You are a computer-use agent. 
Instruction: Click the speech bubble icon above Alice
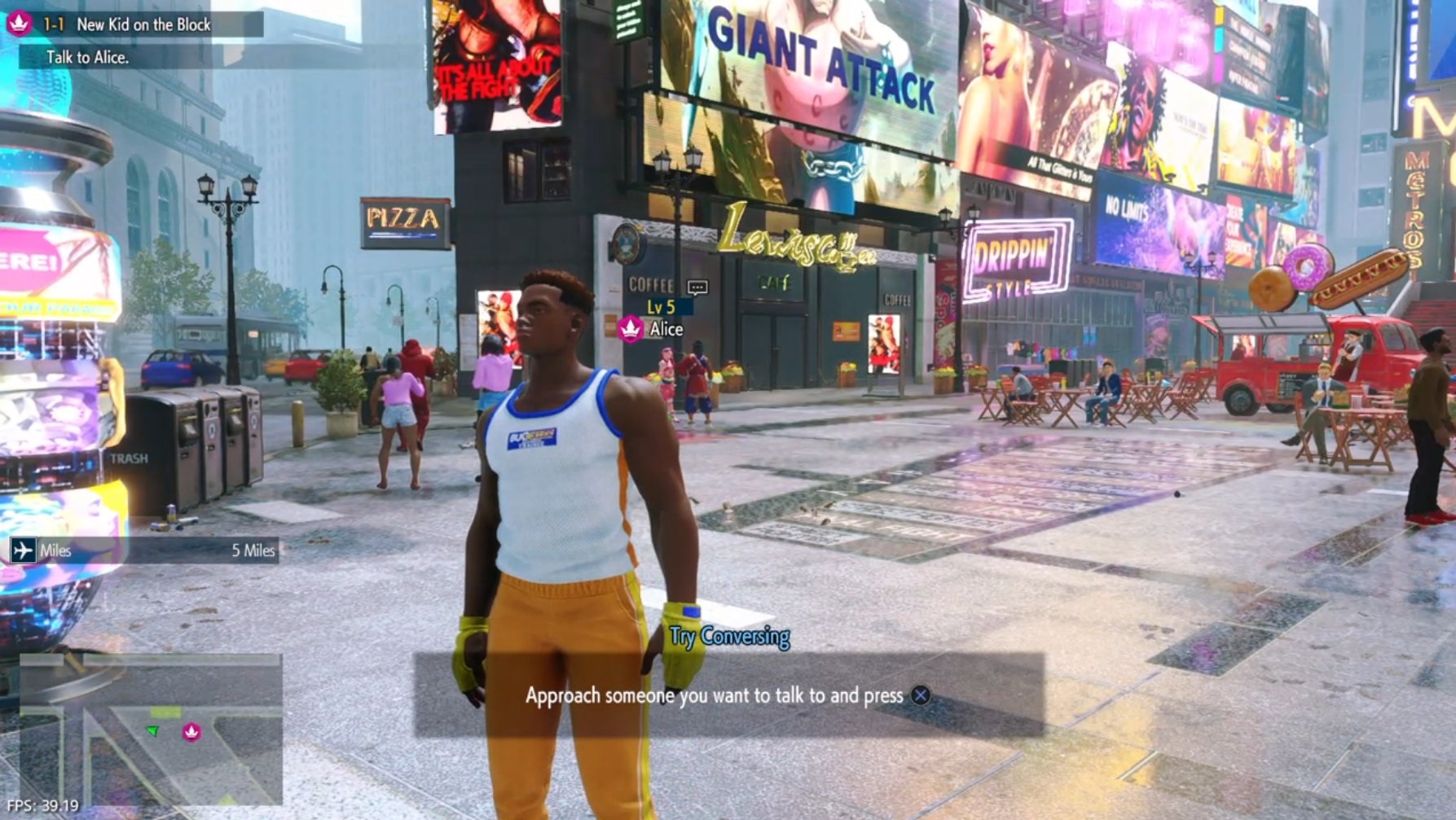(697, 287)
